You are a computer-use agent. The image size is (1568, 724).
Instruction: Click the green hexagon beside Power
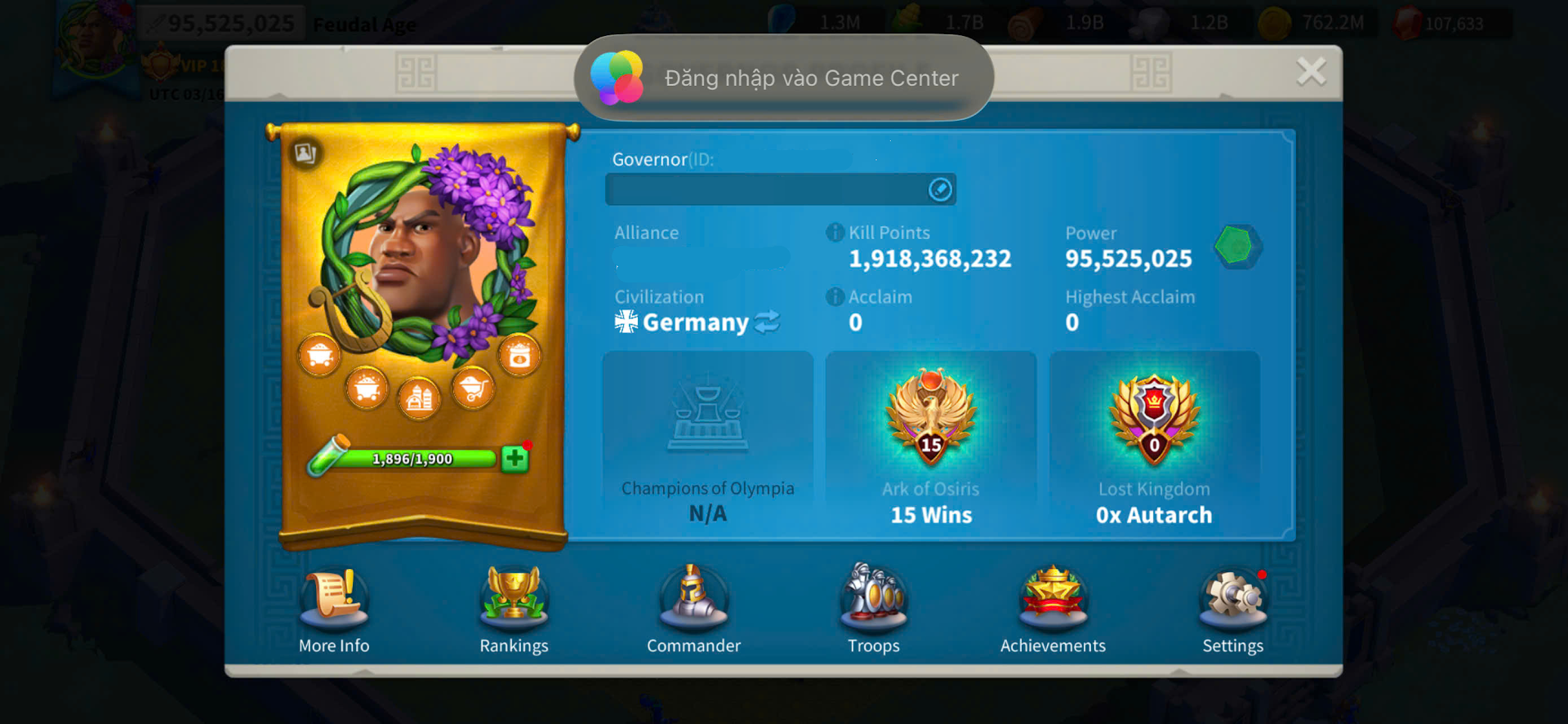pos(1235,246)
